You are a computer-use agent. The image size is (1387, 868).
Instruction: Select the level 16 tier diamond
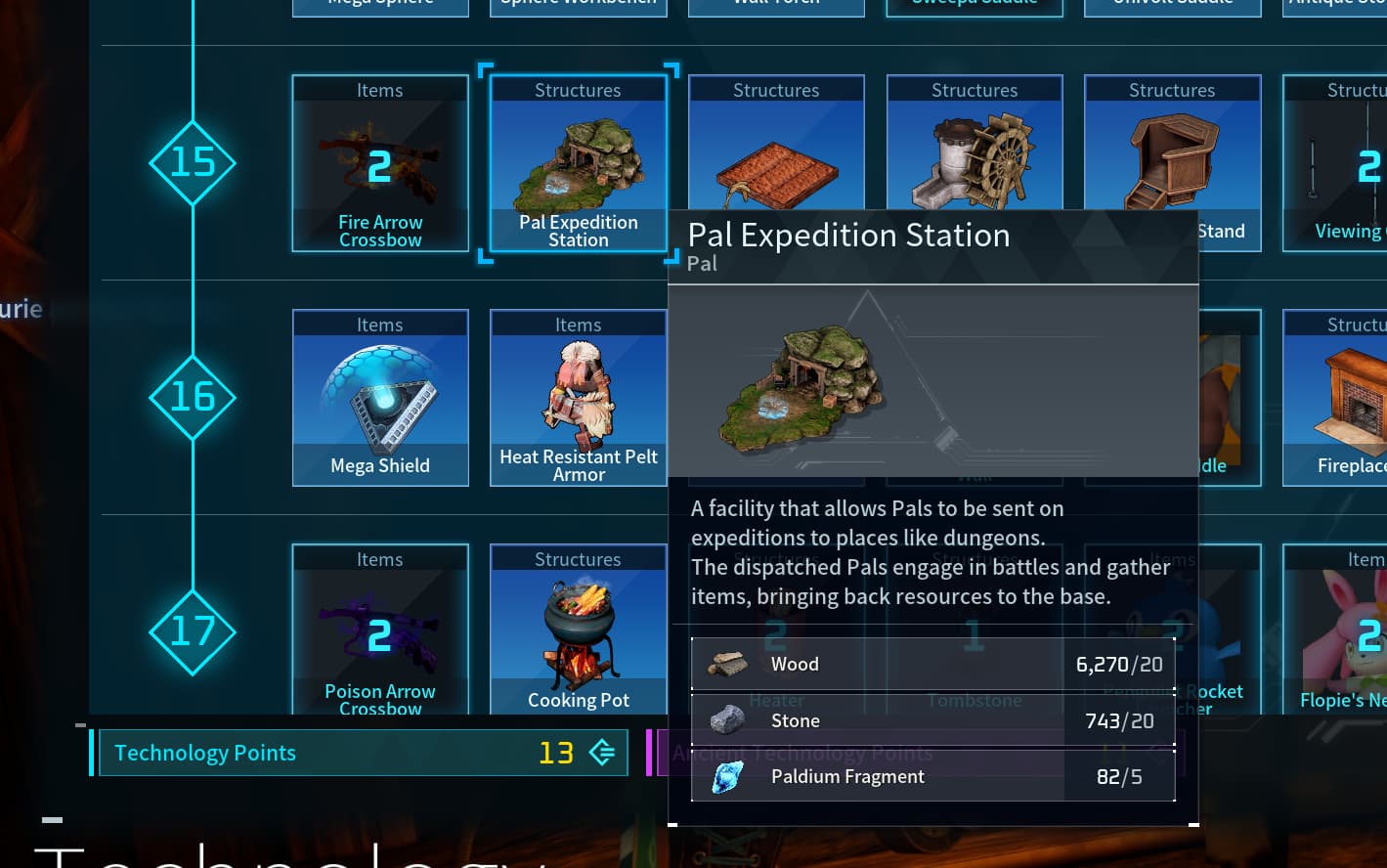click(x=193, y=397)
